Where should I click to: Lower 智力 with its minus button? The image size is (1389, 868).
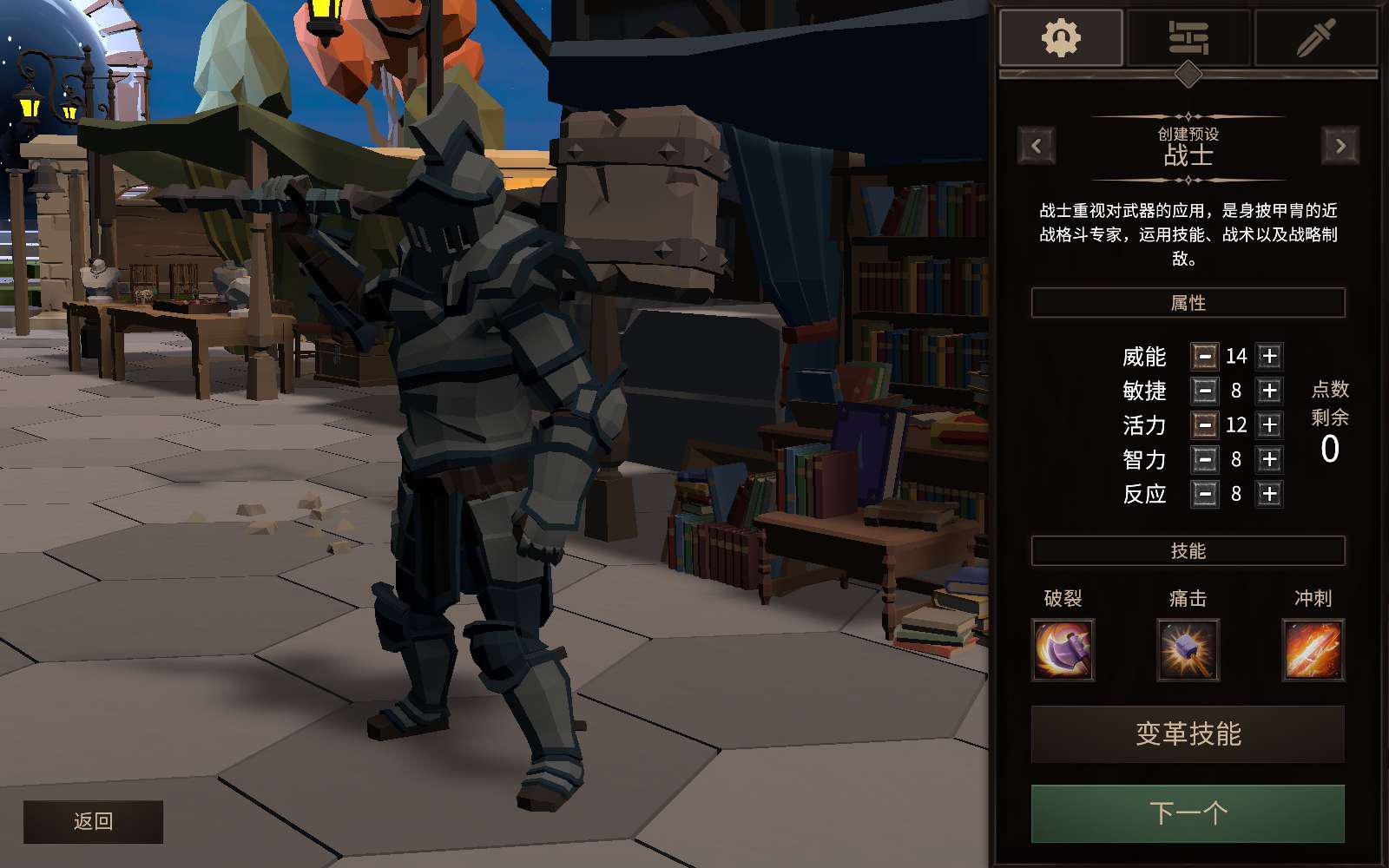(1204, 459)
